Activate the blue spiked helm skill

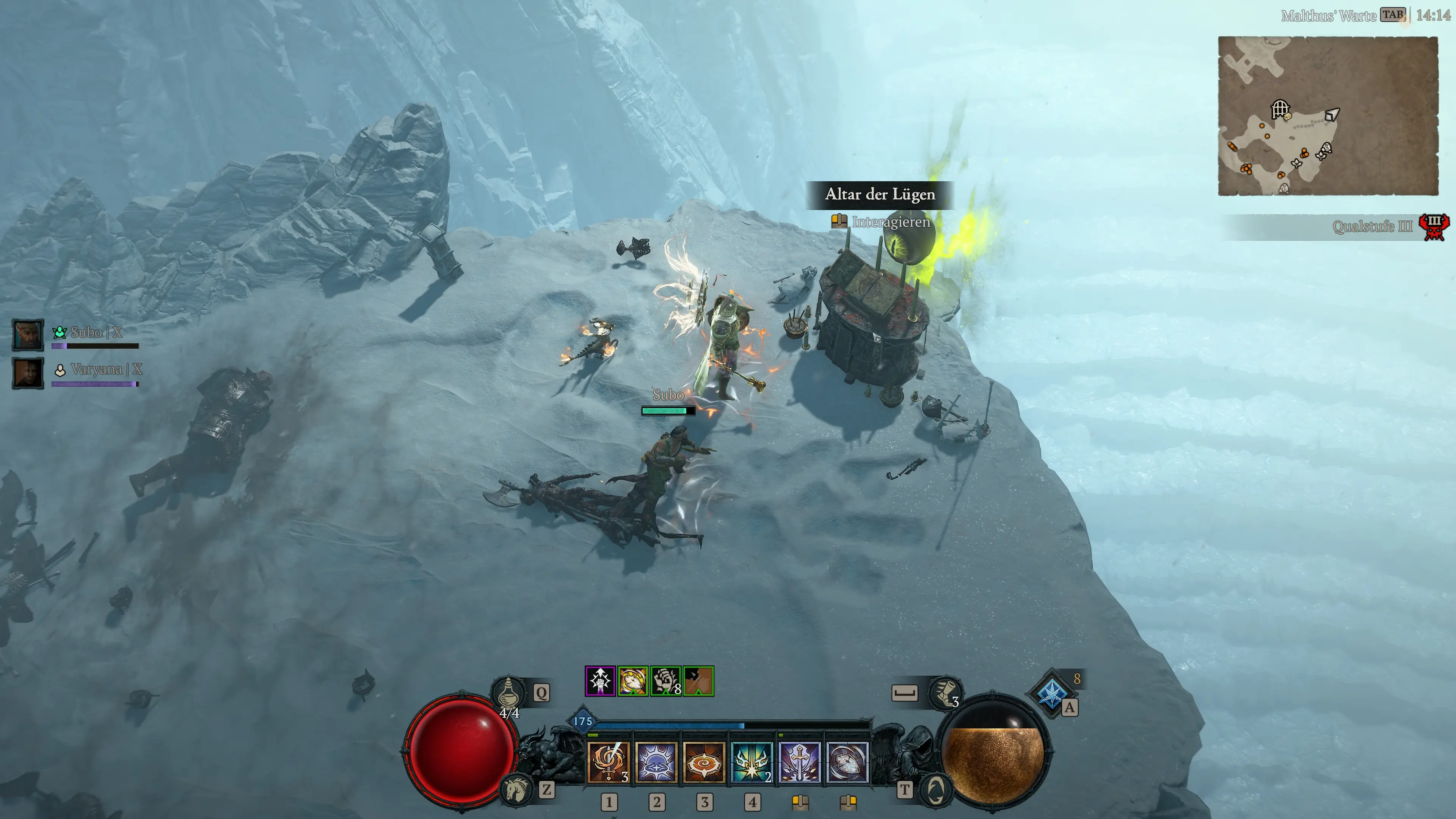pos(656,762)
